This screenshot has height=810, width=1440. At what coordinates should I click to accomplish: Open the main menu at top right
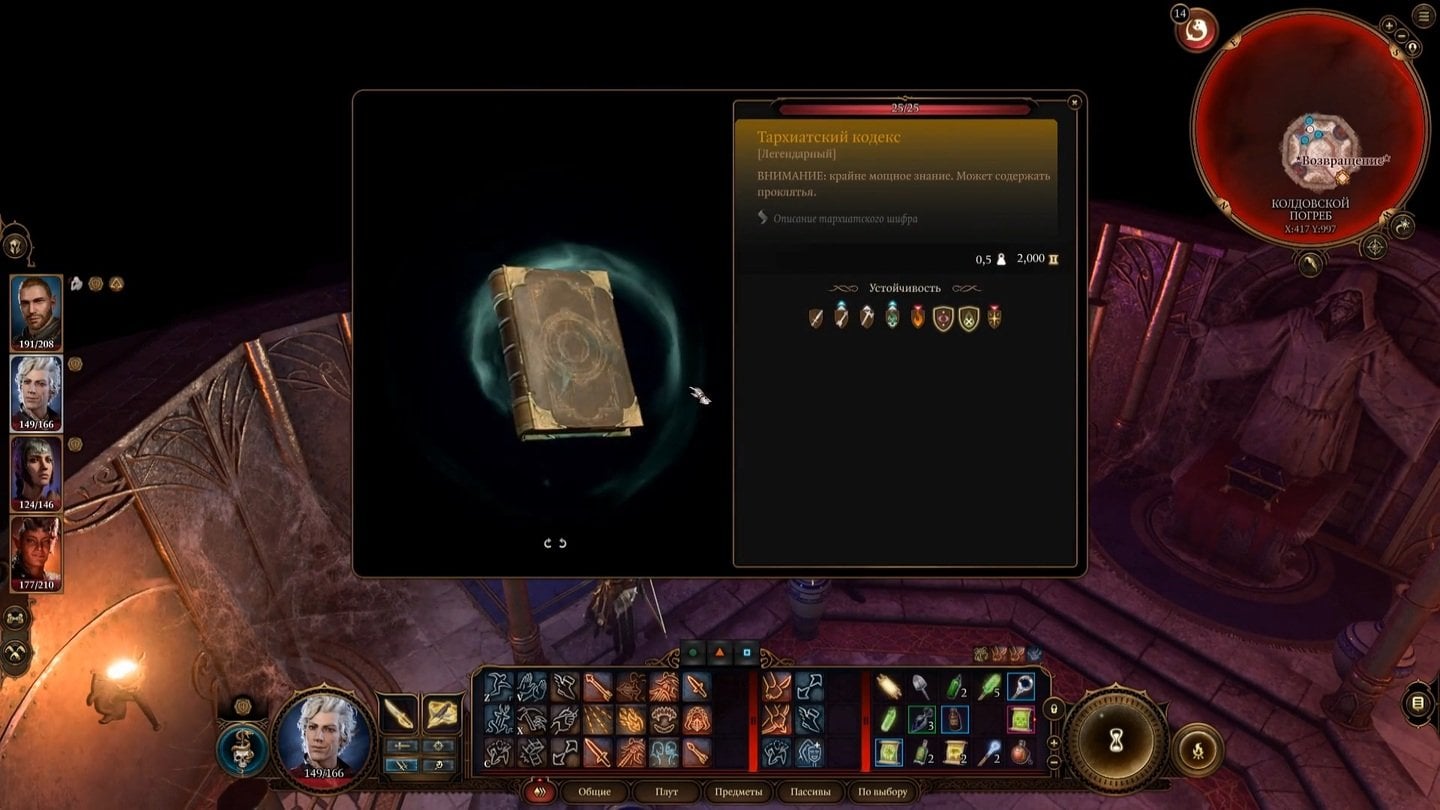click(1424, 17)
